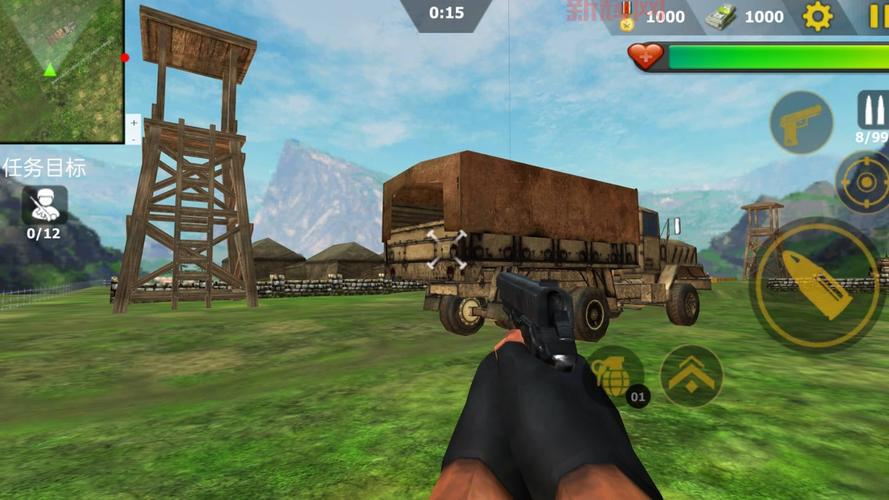Tap the double-chevron jump button

point(691,375)
